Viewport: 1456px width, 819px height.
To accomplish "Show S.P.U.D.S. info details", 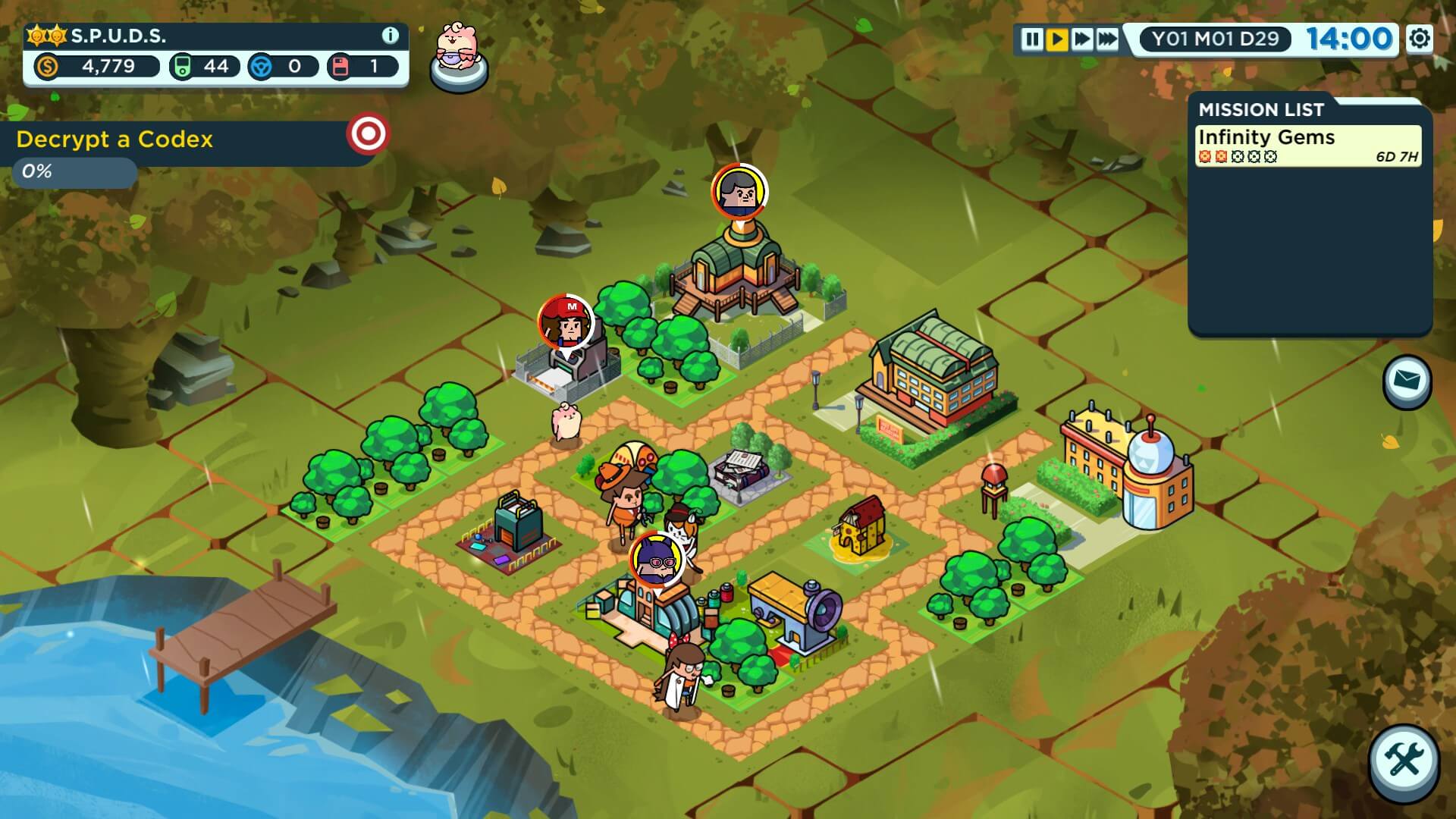I will tap(390, 36).
